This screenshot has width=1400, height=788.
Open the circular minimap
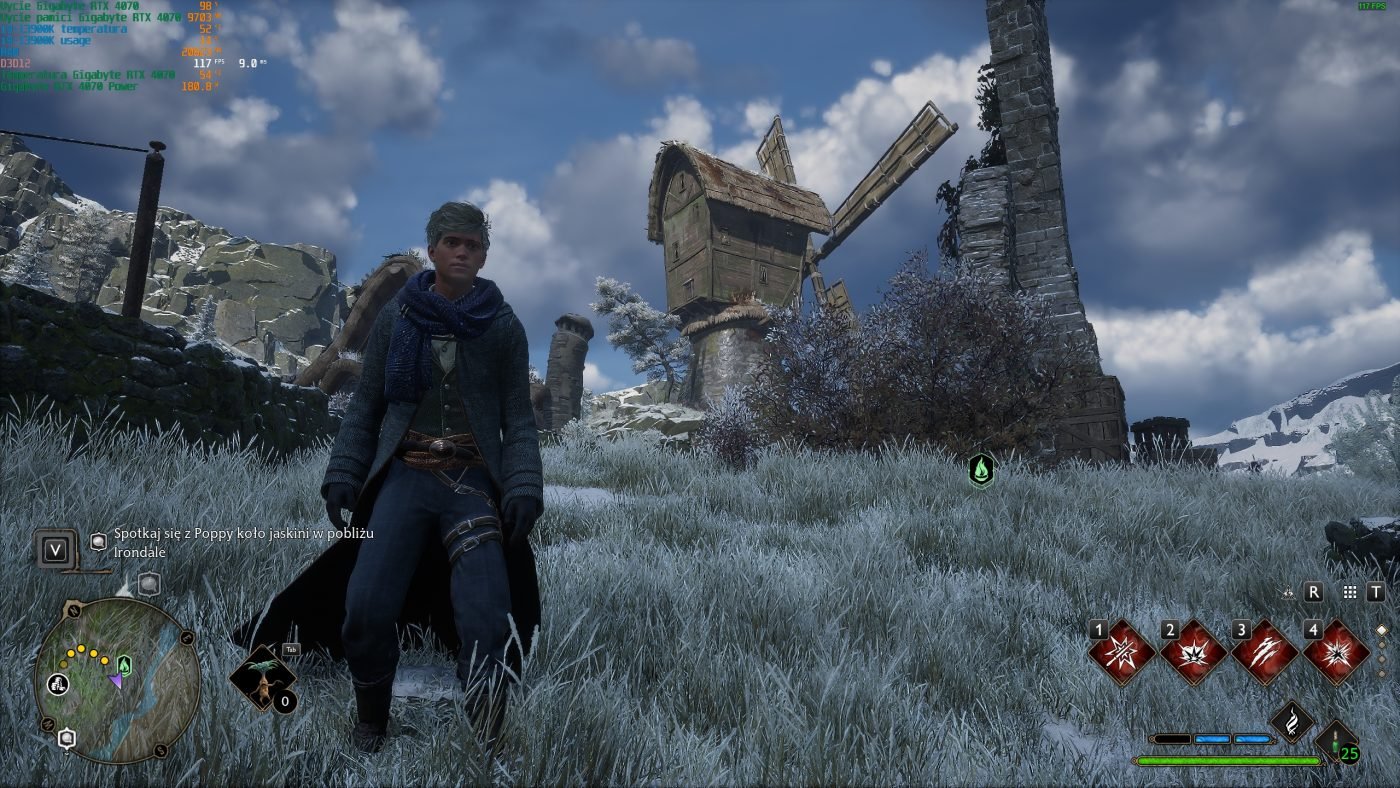pyautogui.click(x=117, y=681)
